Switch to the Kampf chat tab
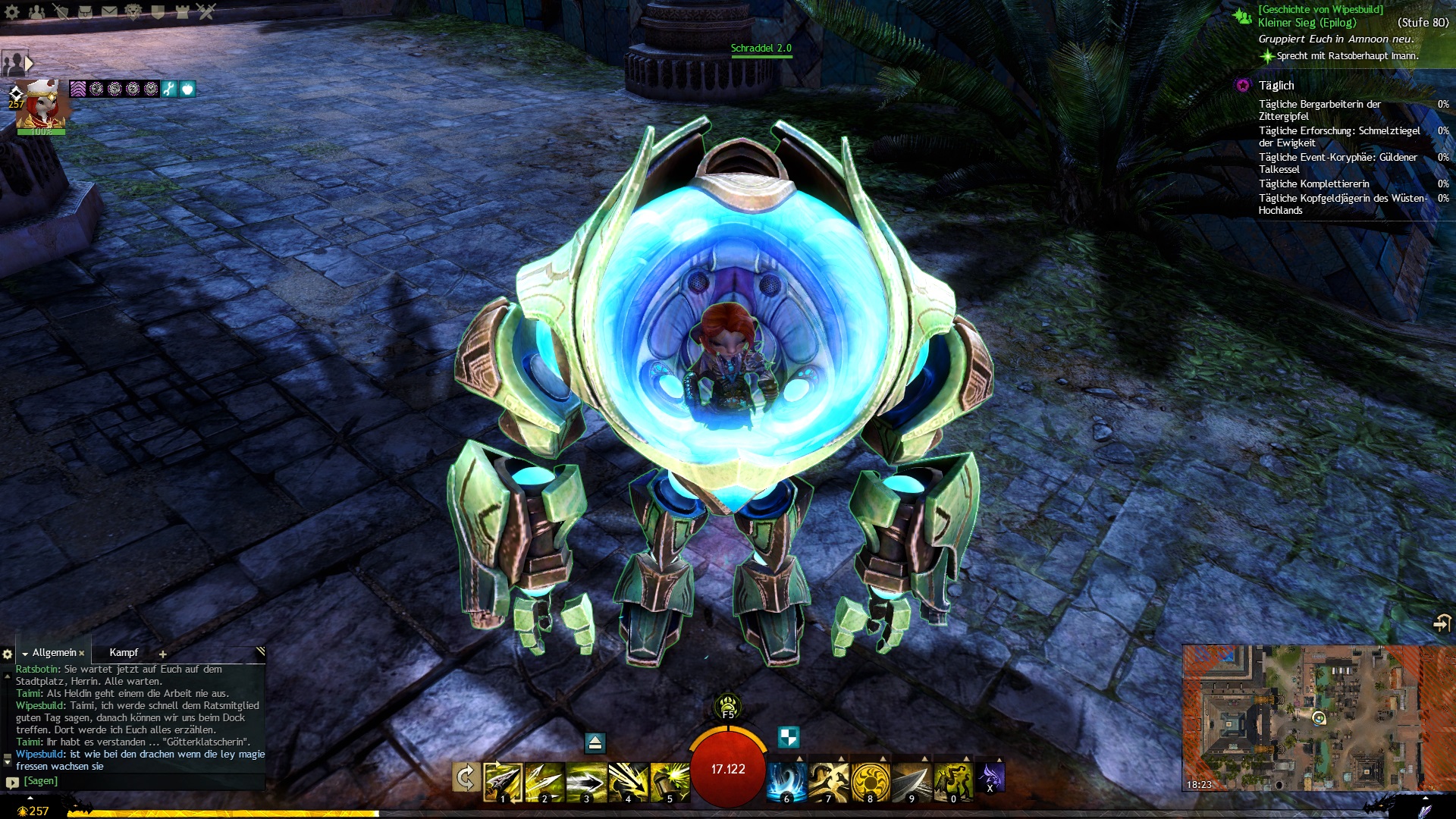1456x819 pixels. [124, 653]
